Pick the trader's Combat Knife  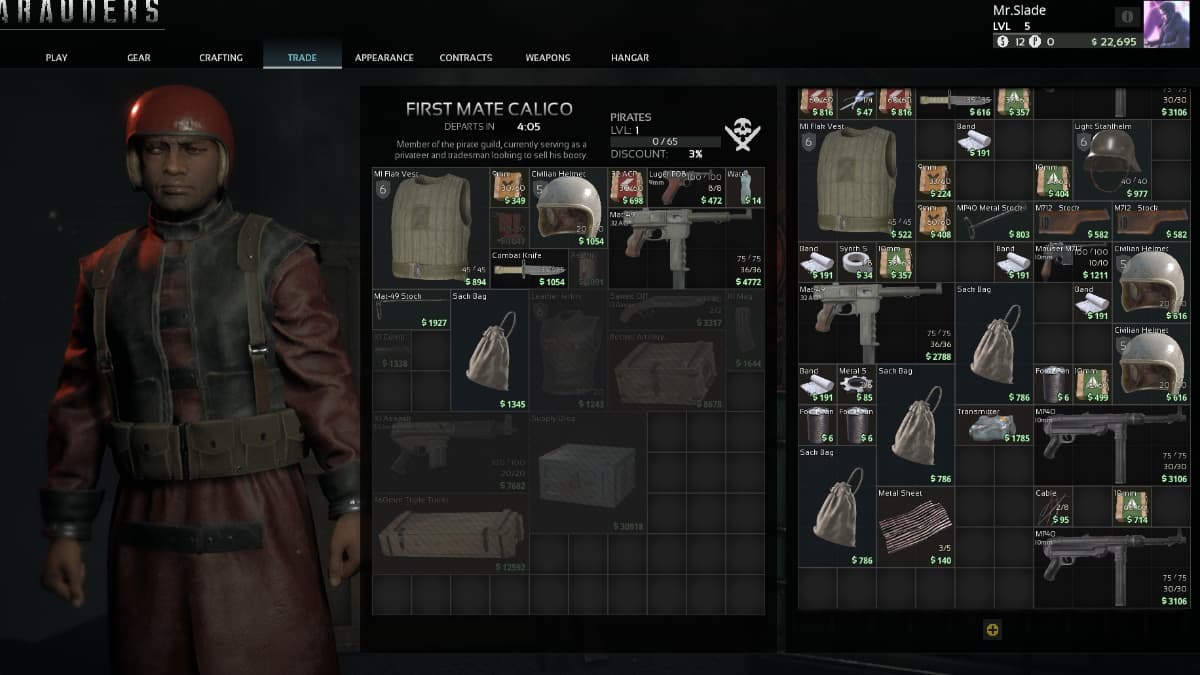[x=529, y=269]
